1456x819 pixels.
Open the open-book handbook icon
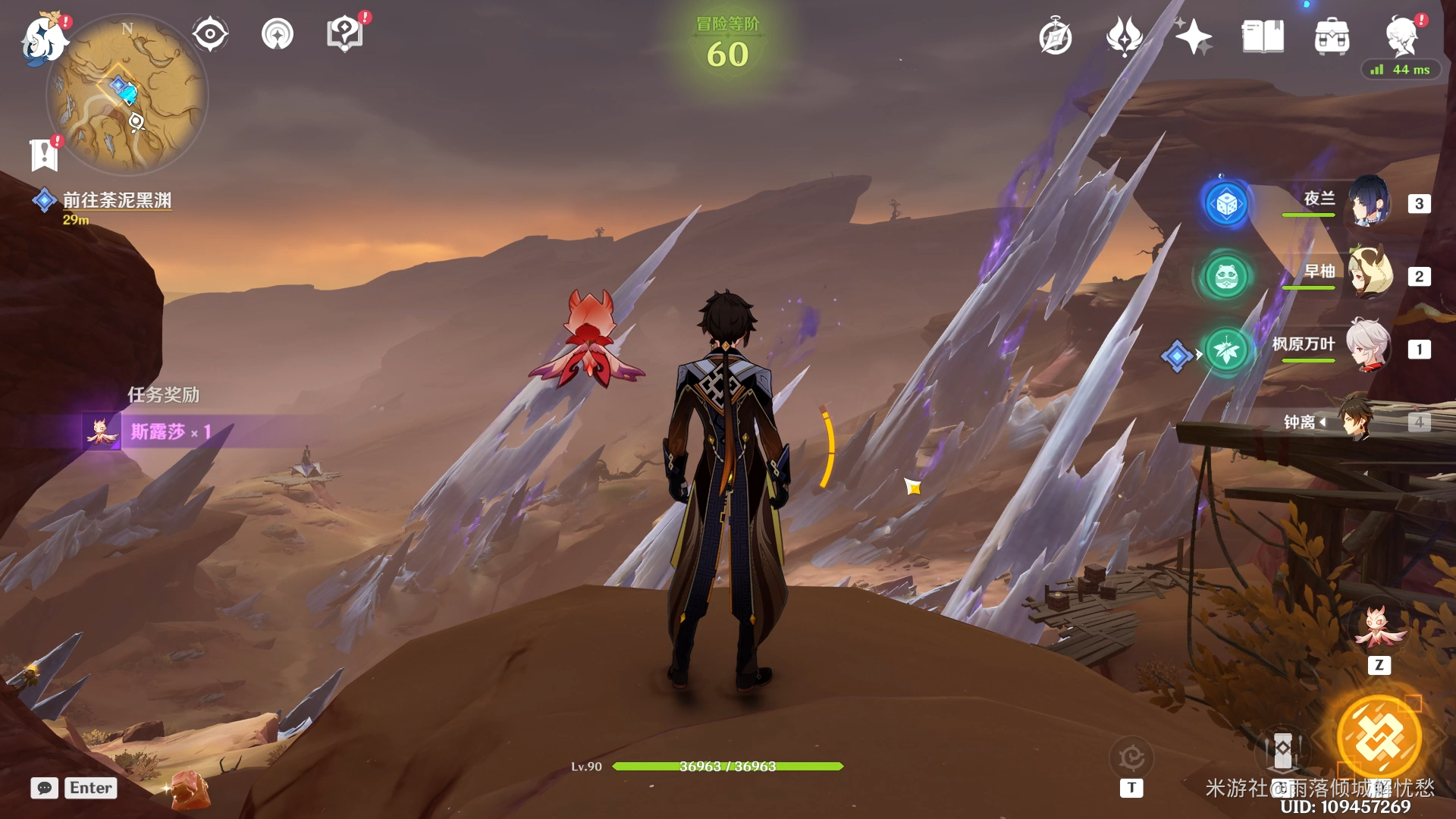1263,36
